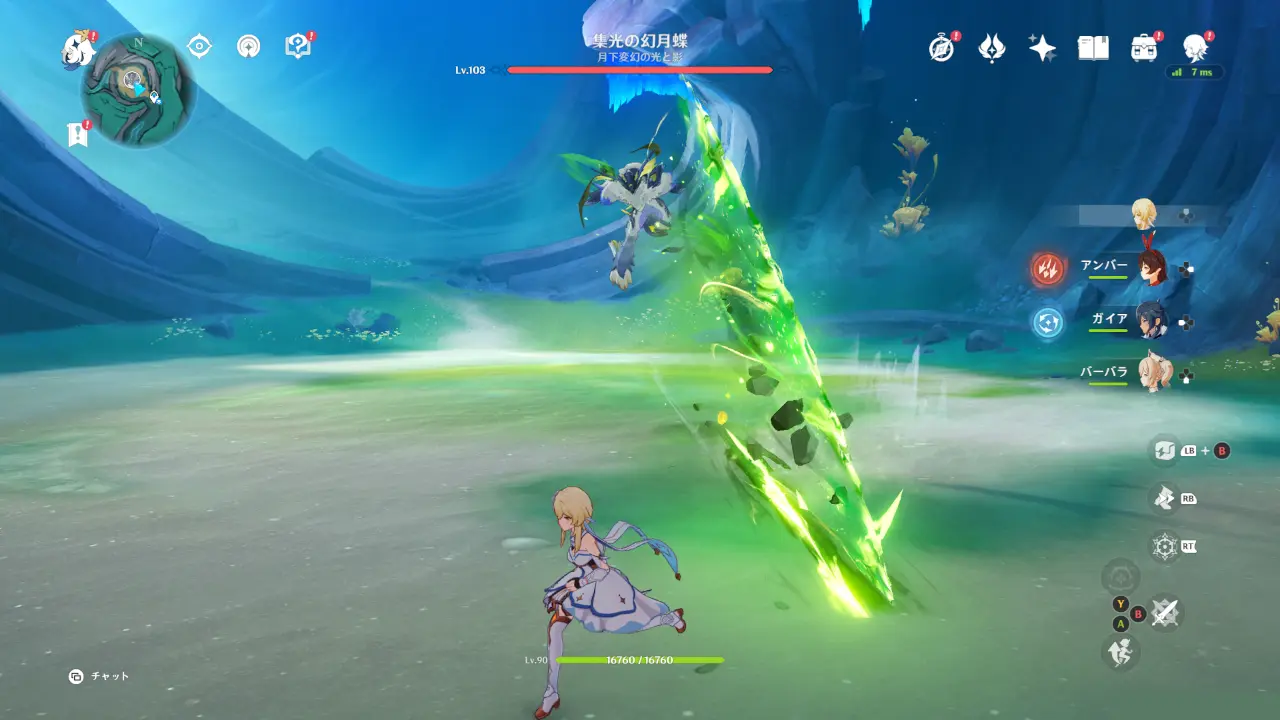The image size is (1280, 720).
Task: Open the Paimon menu
Action: coord(77,48)
